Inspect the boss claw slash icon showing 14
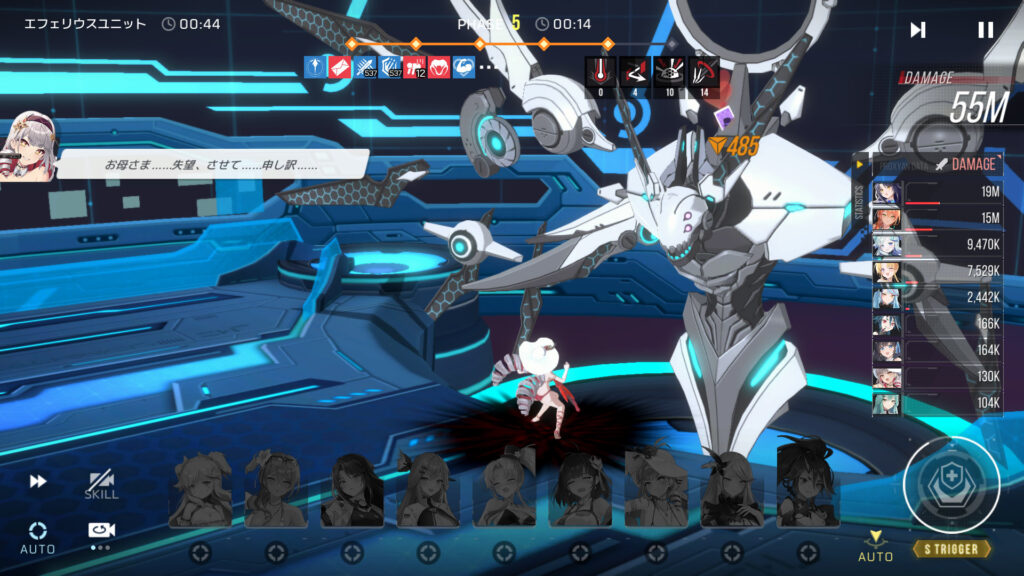The image size is (1024, 576). coord(704,71)
